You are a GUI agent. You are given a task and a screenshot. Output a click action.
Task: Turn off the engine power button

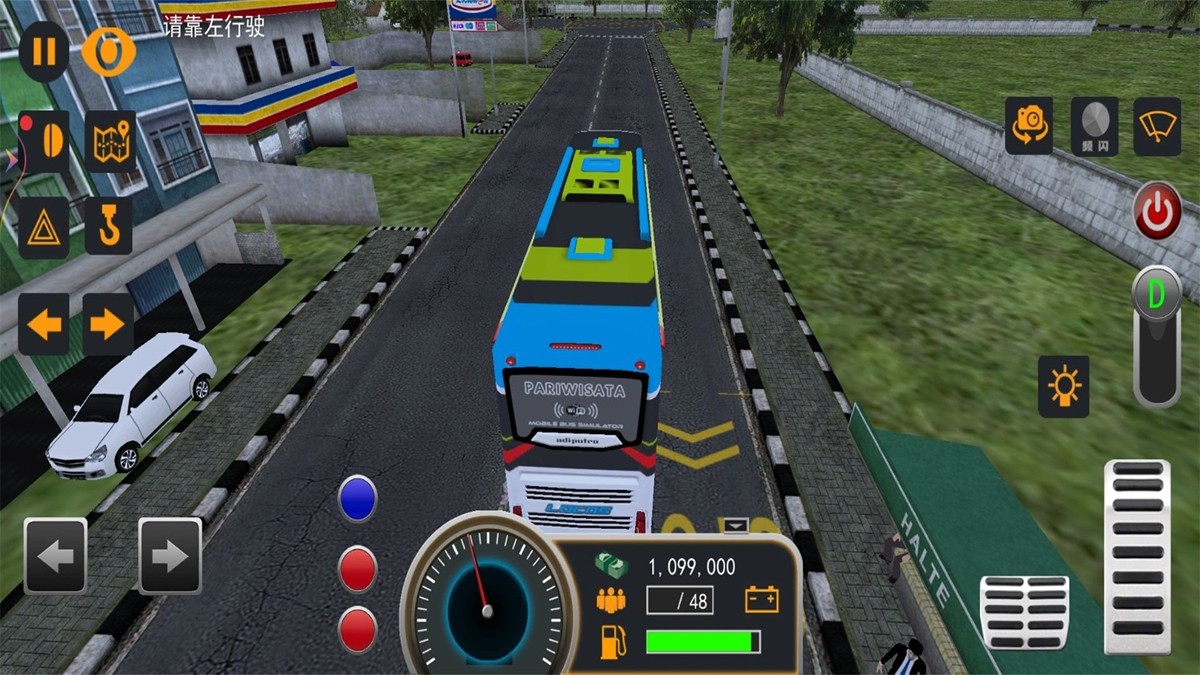1157,211
